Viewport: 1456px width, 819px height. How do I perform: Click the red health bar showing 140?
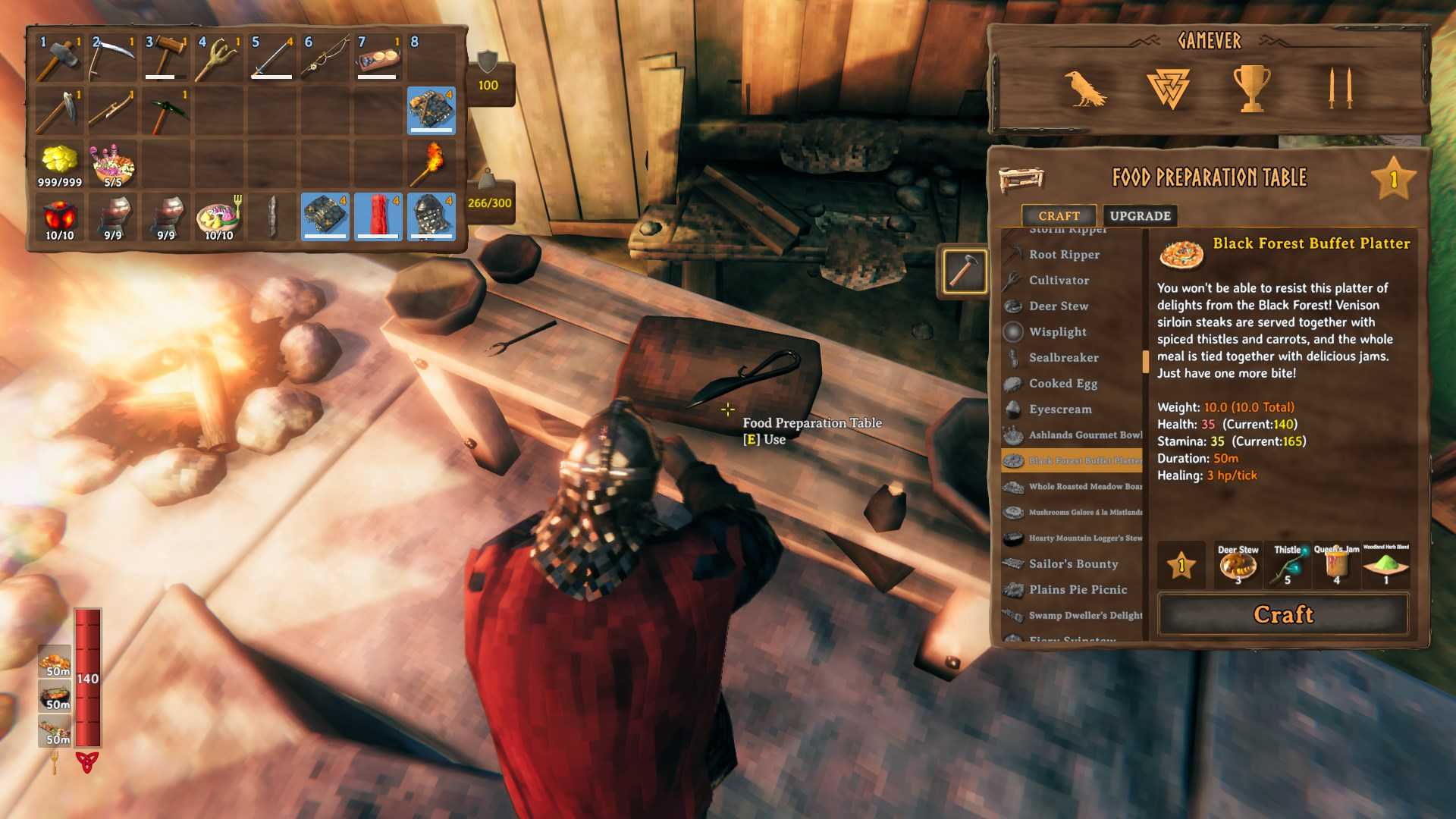[86, 679]
